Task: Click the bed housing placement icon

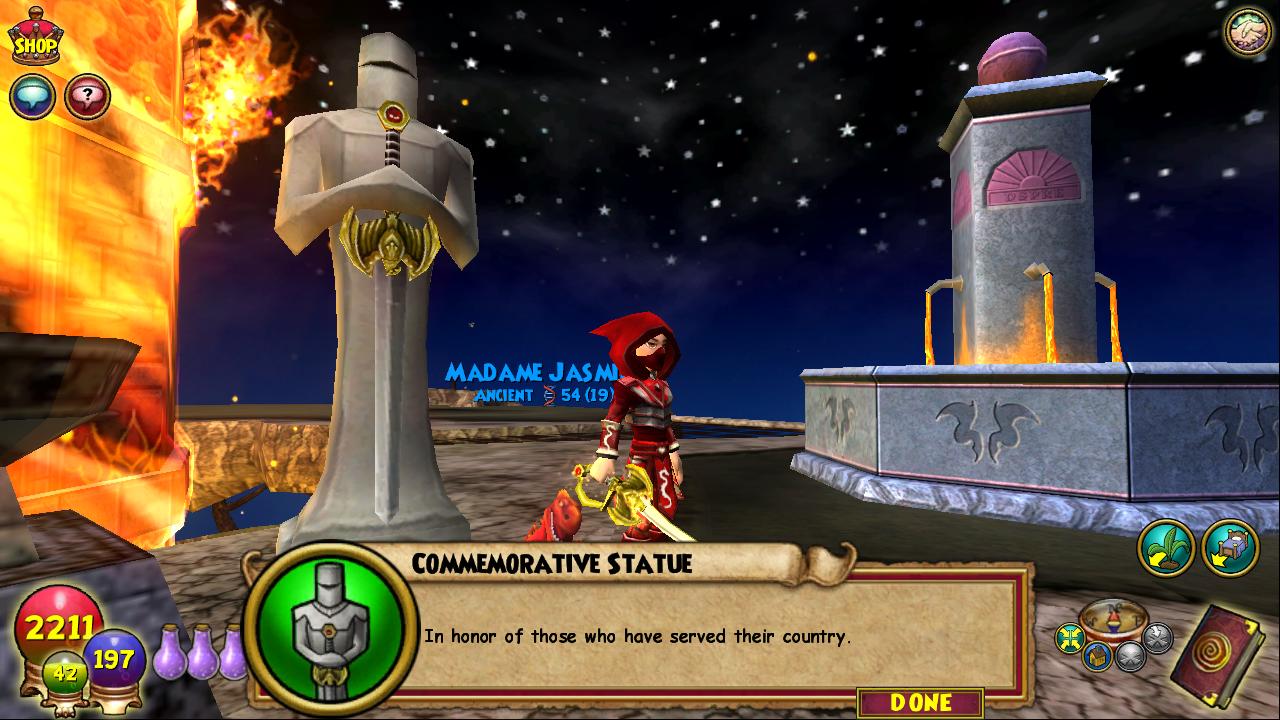Action: coord(1230,548)
